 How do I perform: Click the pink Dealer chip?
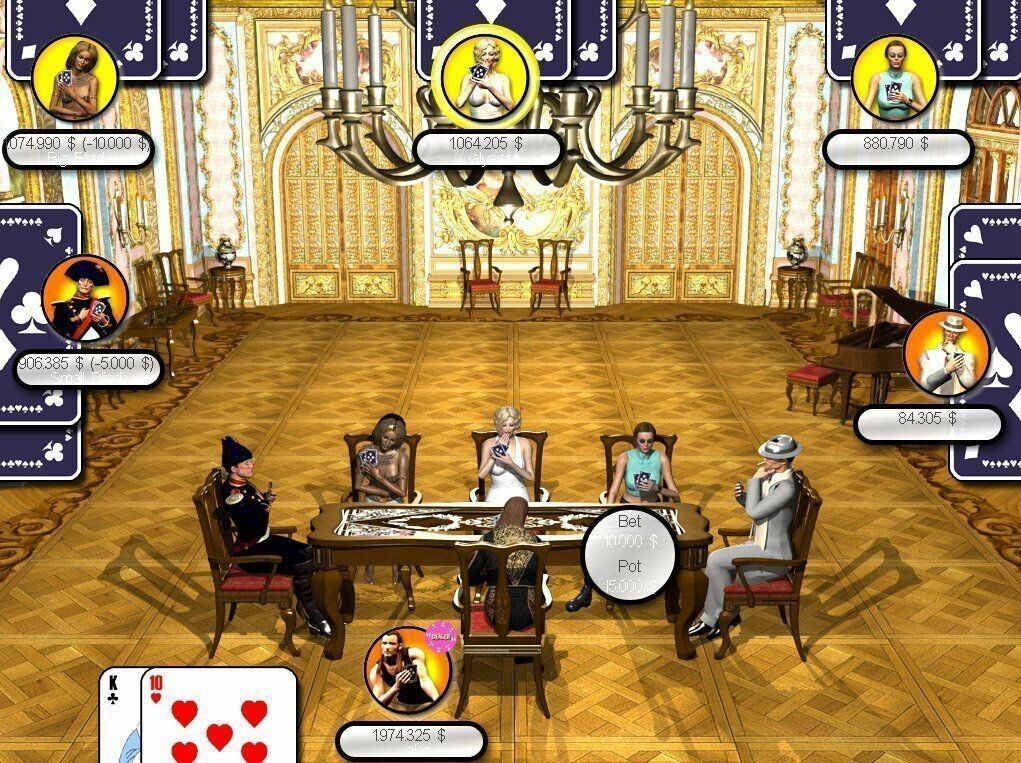pos(440,635)
